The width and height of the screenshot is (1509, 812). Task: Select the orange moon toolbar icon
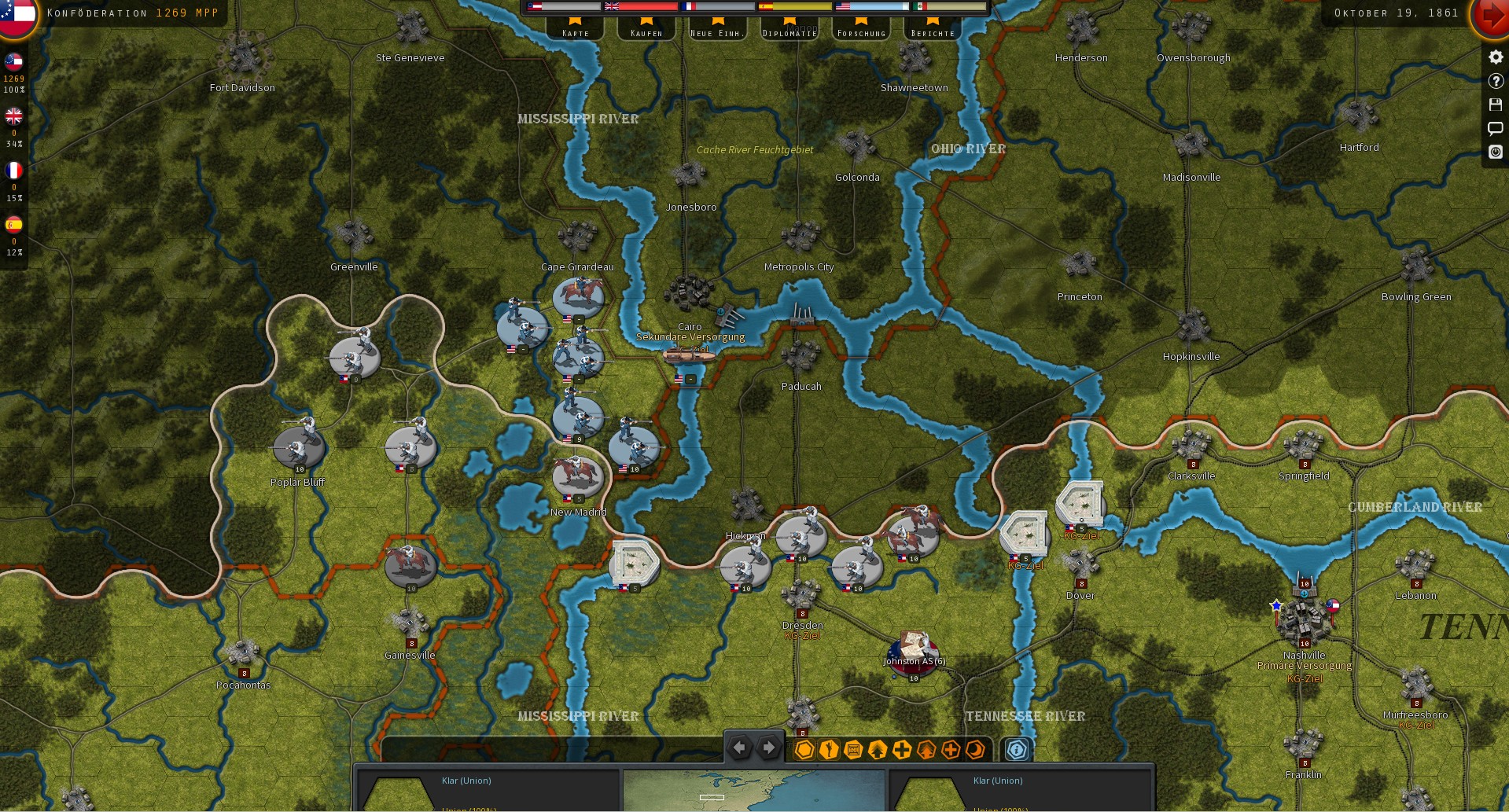tap(974, 749)
